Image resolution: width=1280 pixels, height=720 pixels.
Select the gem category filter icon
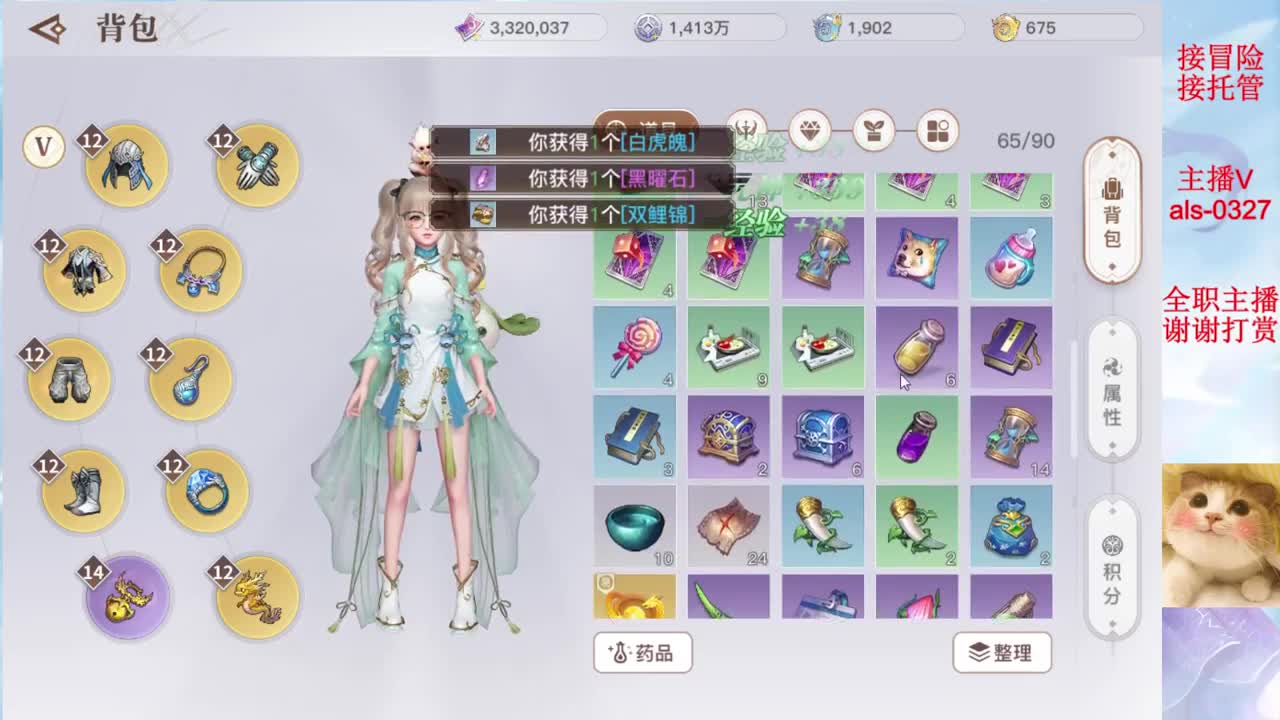[811, 131]
